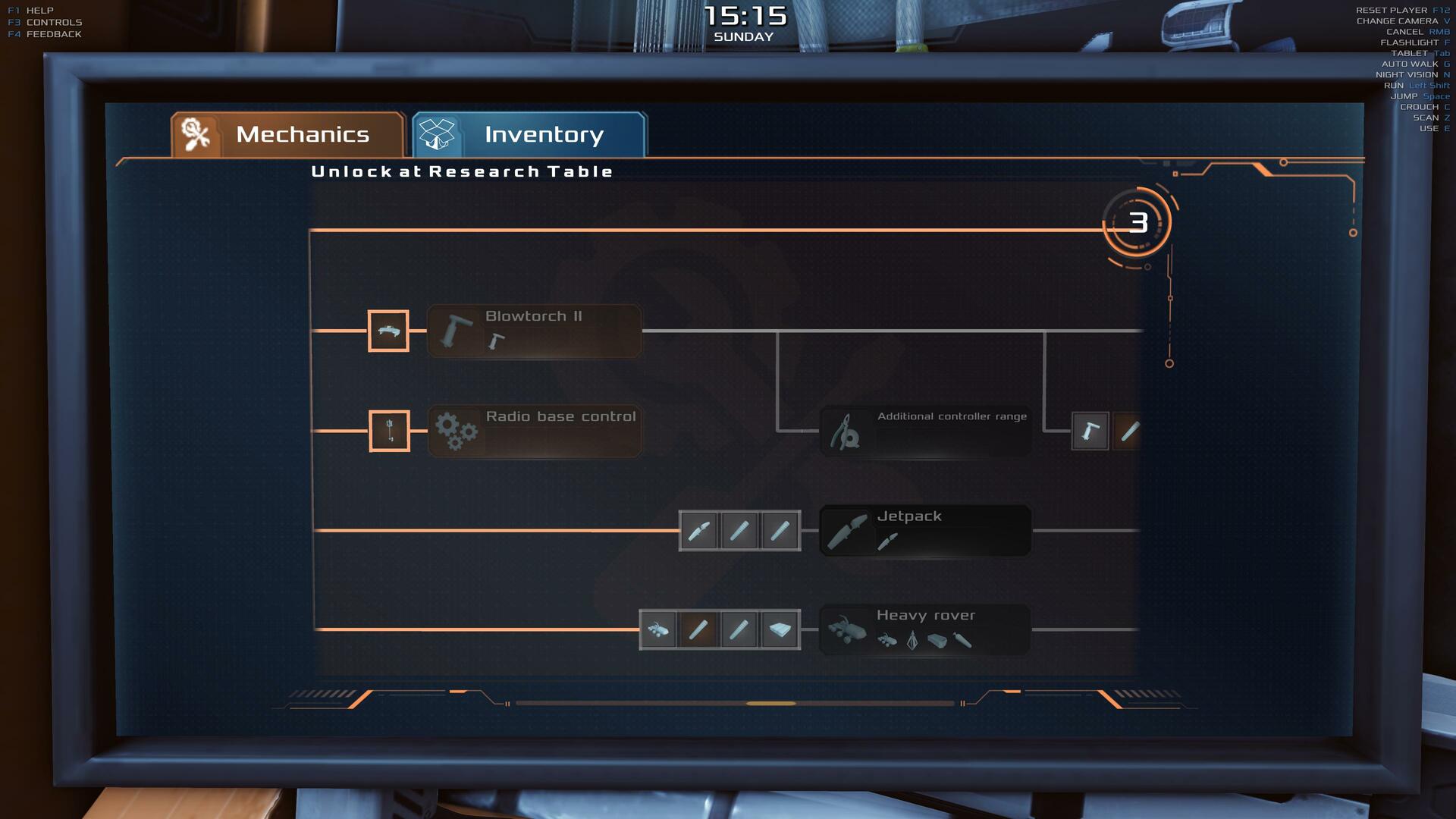This screenshot has width=1456, height=819.
Task: Open the Inventory tab
Action: [529, 135]
